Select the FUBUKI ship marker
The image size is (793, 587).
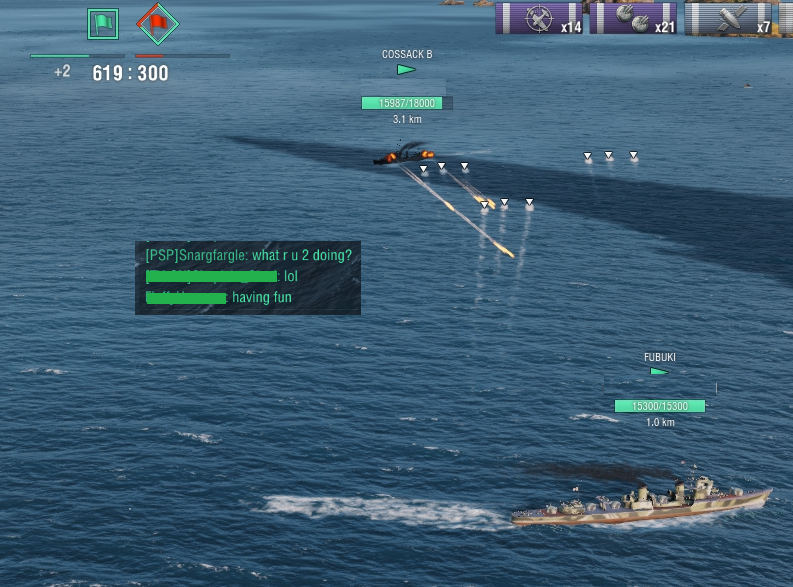click(x=659, y=371)
